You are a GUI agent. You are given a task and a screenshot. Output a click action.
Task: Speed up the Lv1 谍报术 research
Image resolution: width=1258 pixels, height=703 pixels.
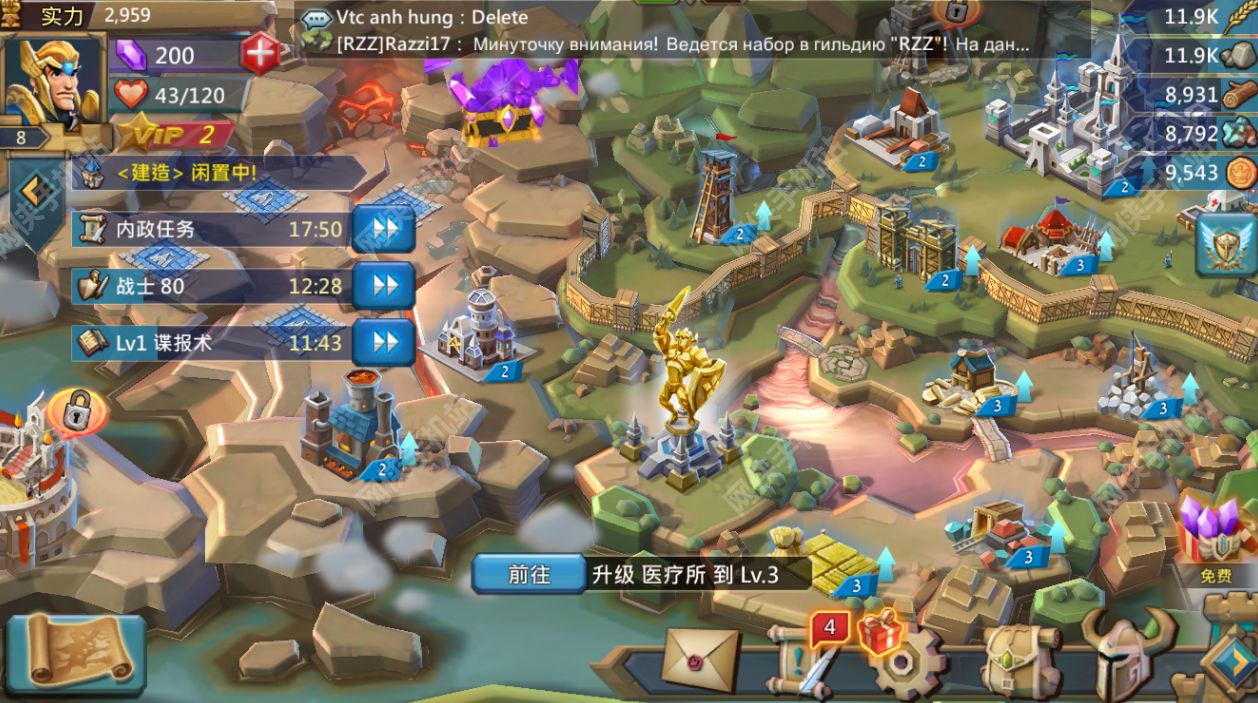pyautogui.click(x=383, y=343)
